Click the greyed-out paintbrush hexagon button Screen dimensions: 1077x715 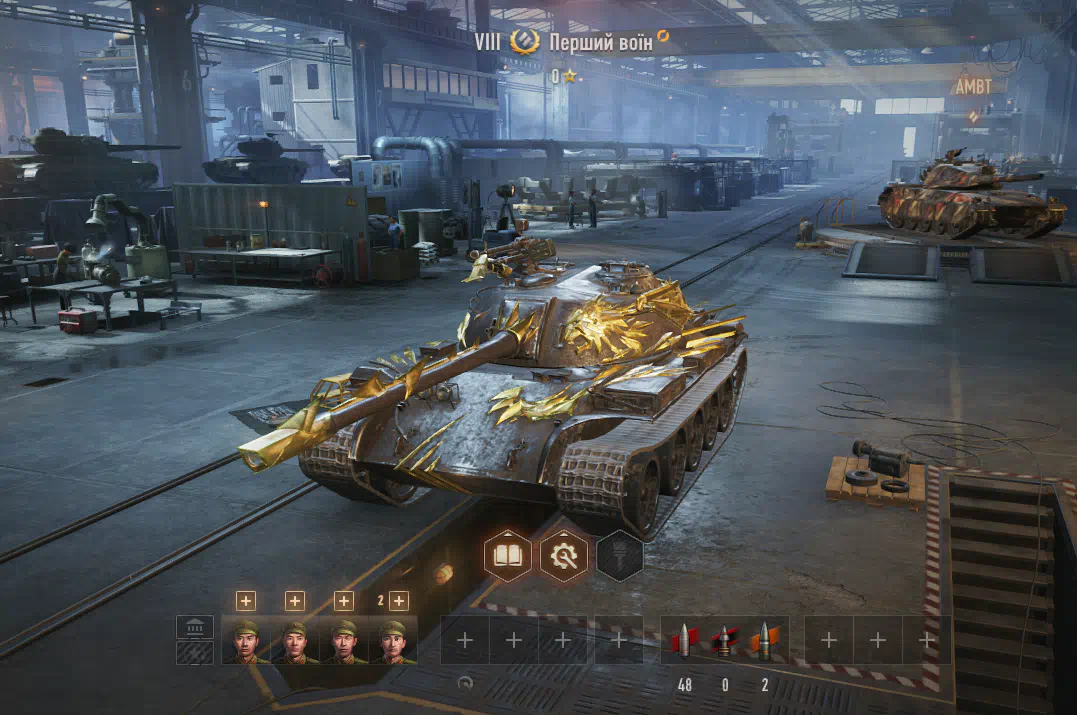coord(620,555)
